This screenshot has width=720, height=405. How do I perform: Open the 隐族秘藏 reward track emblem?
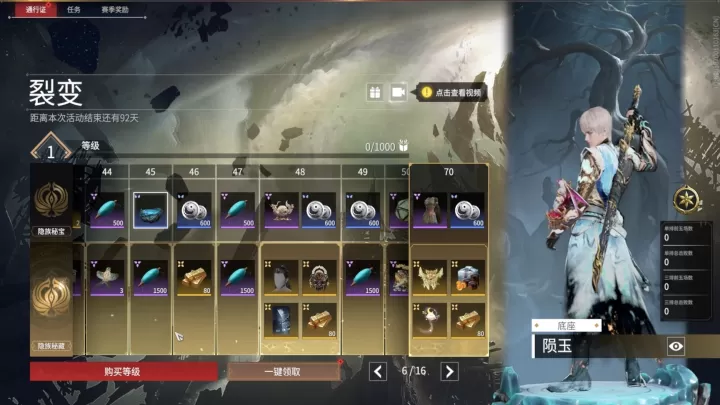tap(51, 296)
